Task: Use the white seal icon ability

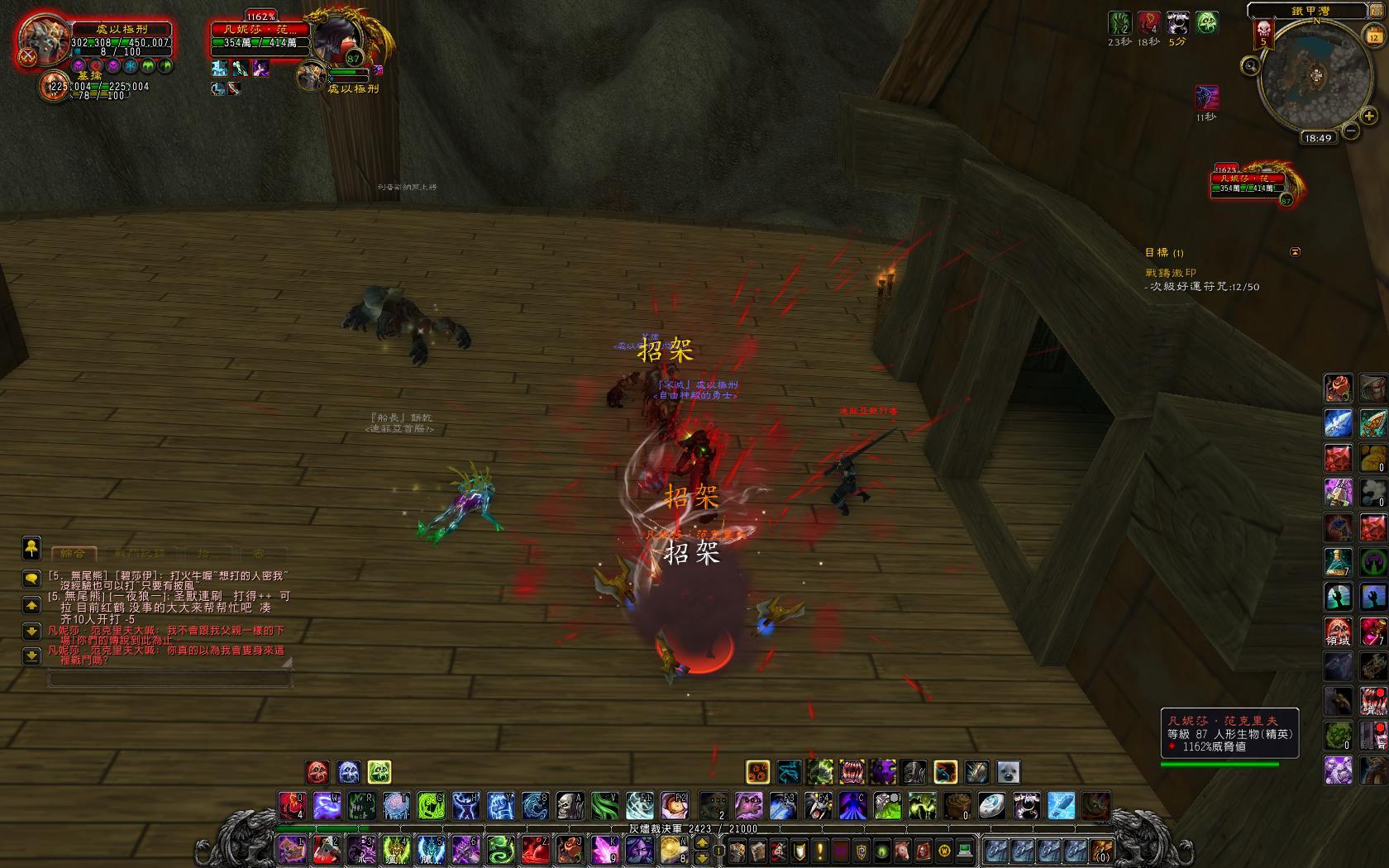Action: coord(1008,772)
